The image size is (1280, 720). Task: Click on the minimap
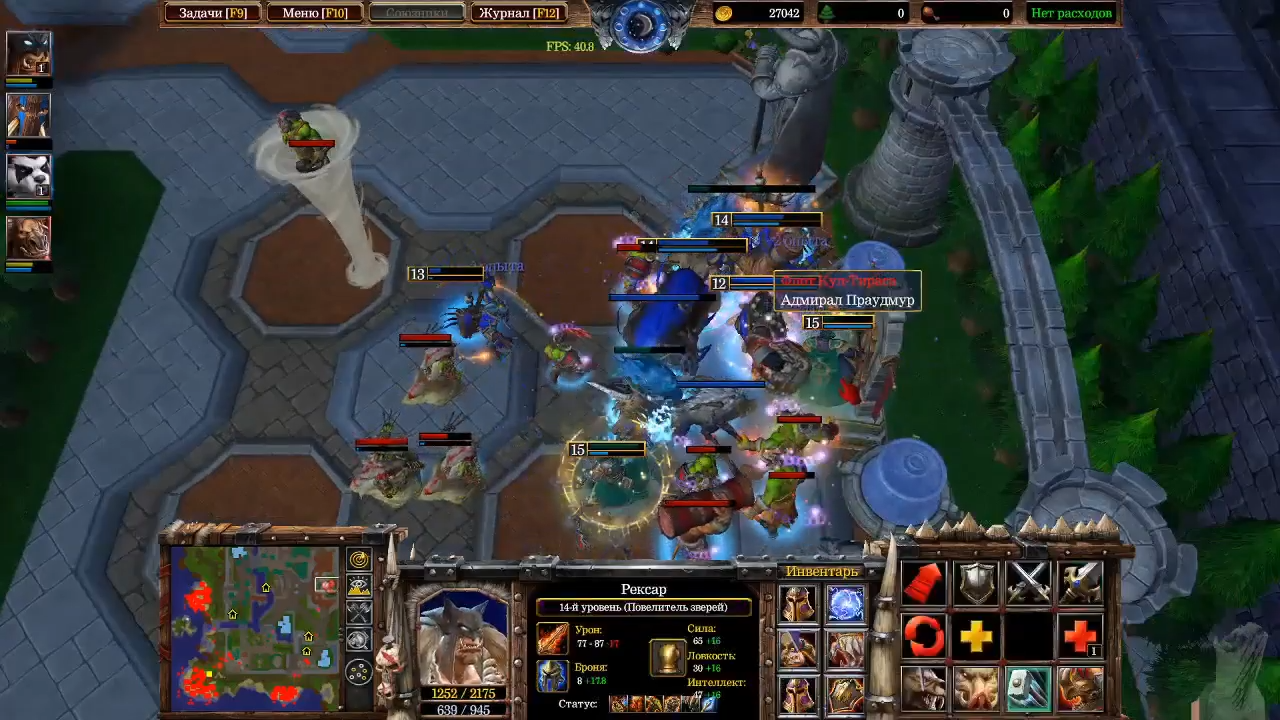254,625
